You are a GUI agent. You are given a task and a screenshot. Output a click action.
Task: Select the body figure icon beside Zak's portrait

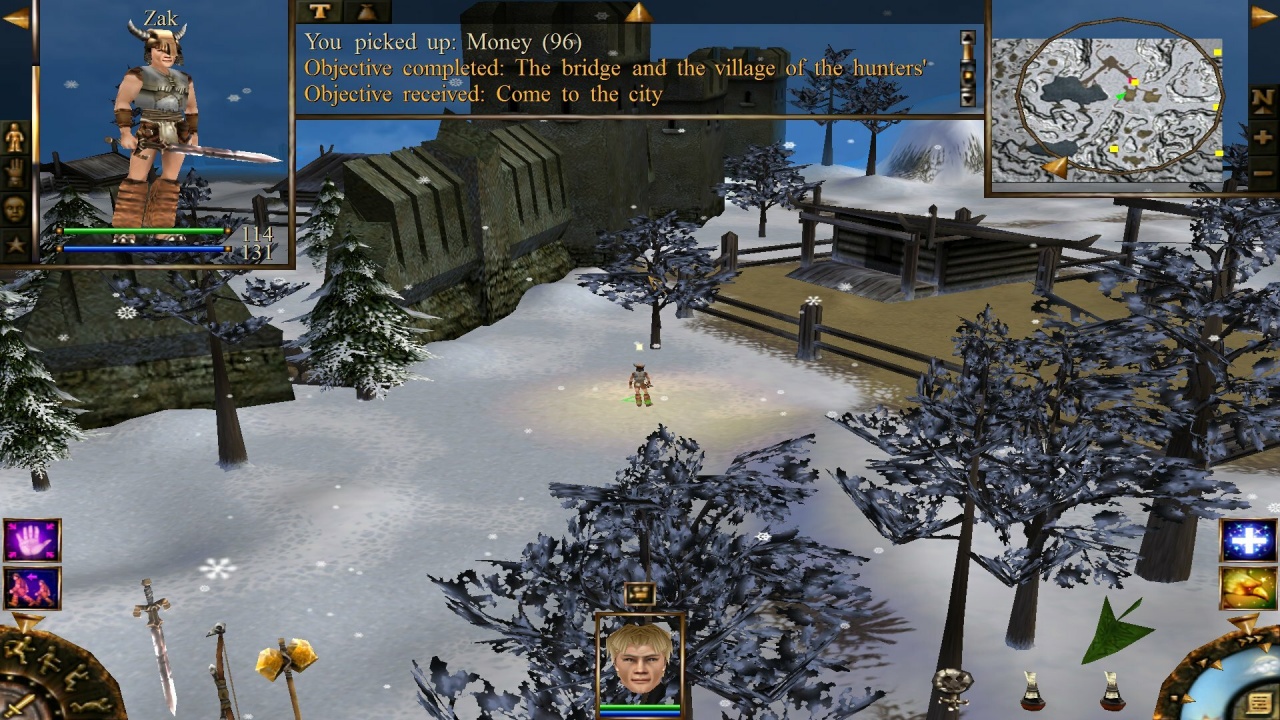pyautogui.click(x=15, y=138)
